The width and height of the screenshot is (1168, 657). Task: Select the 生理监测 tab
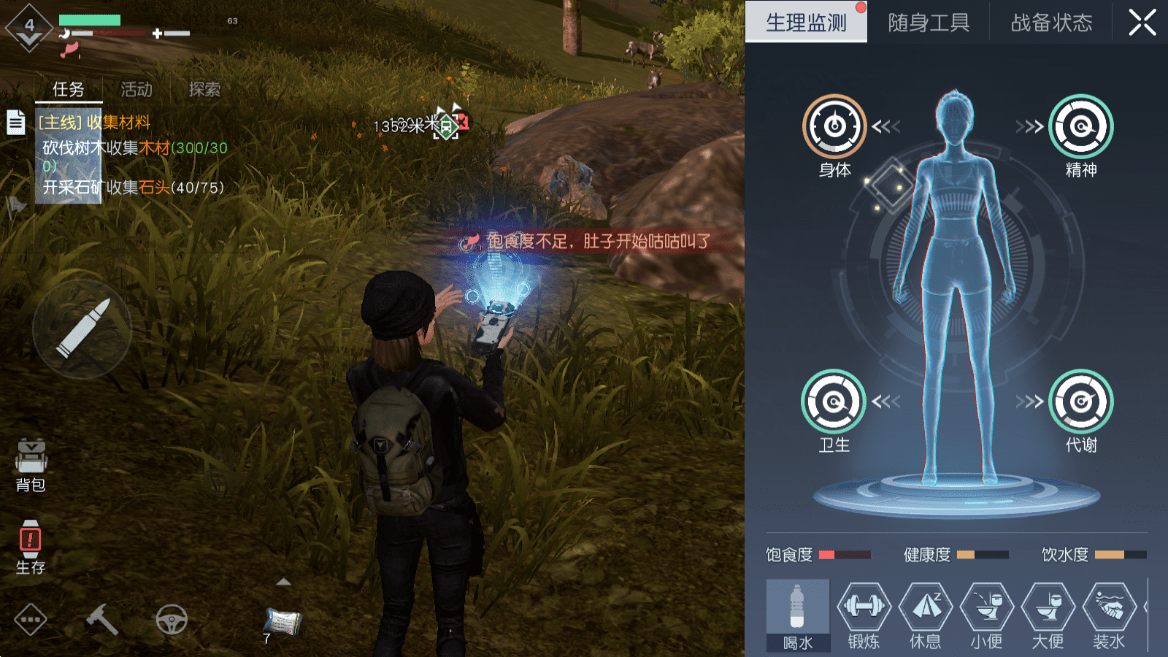[806, 23]
